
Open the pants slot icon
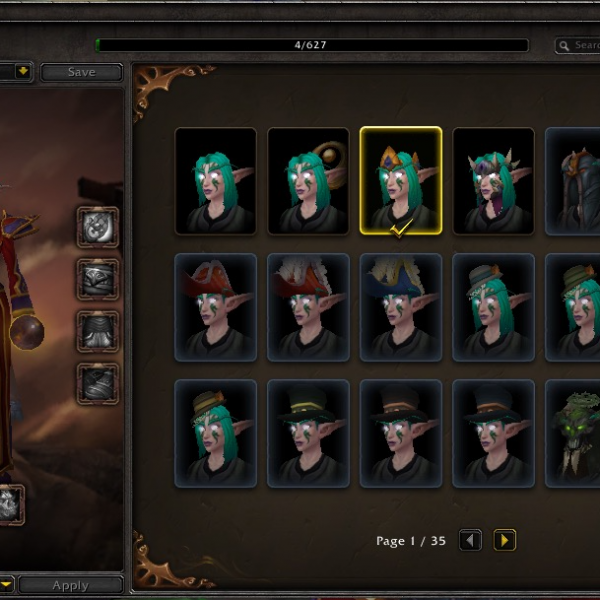pos(98,331)
